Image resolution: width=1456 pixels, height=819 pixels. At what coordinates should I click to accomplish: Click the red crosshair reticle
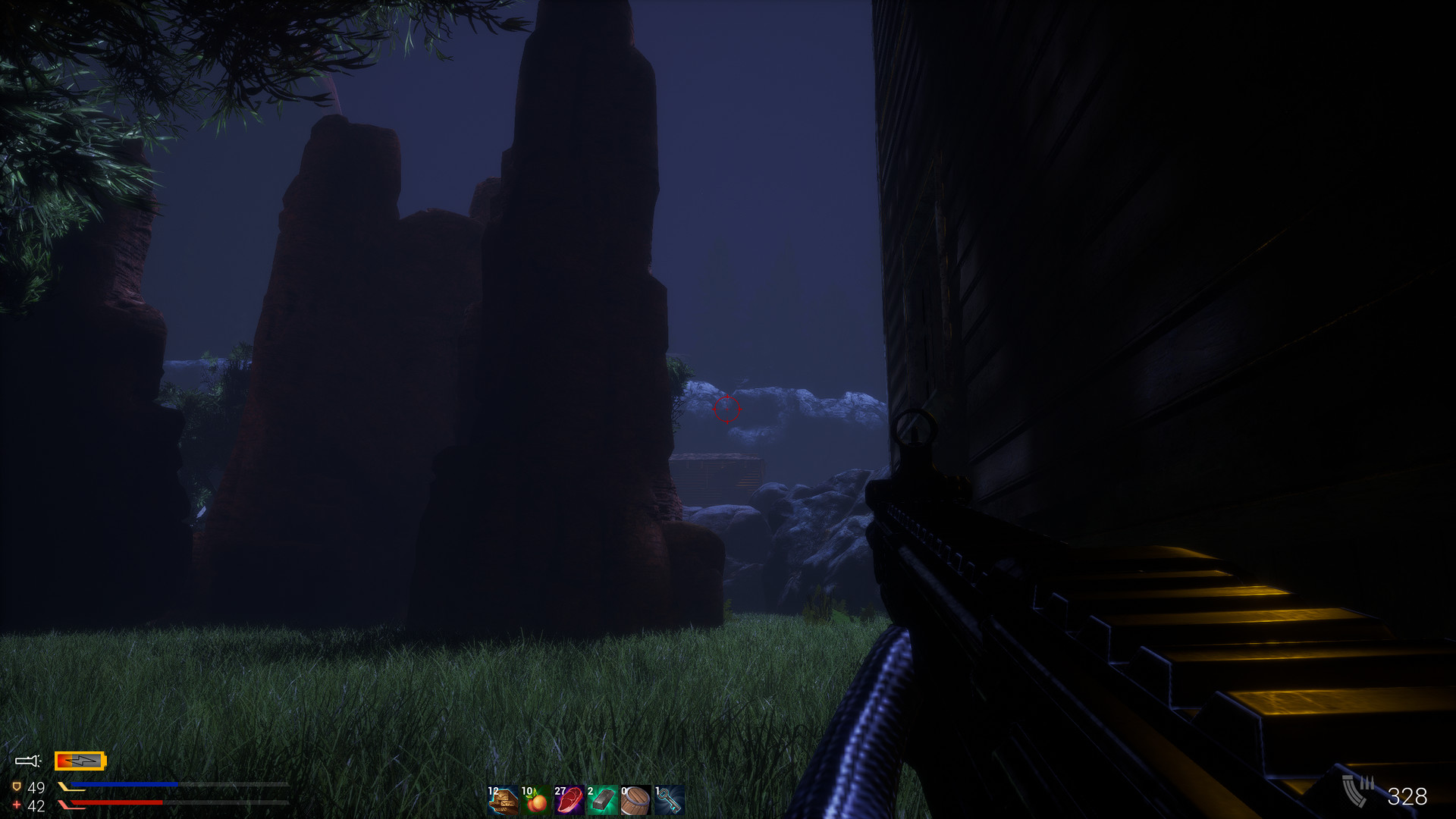(x=726, y=409)
